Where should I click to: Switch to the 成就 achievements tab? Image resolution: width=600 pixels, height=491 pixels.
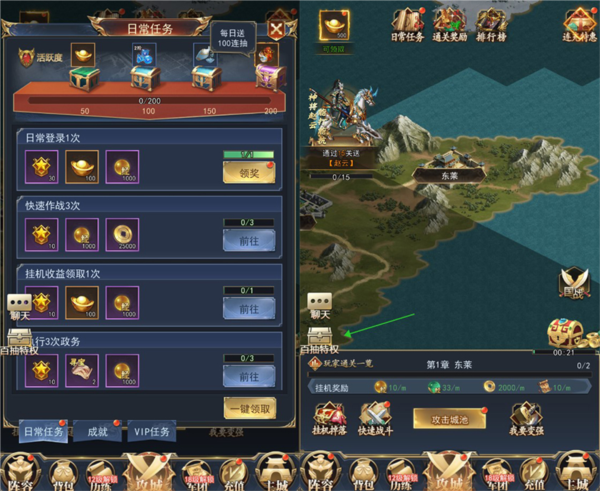click(97, 432)
